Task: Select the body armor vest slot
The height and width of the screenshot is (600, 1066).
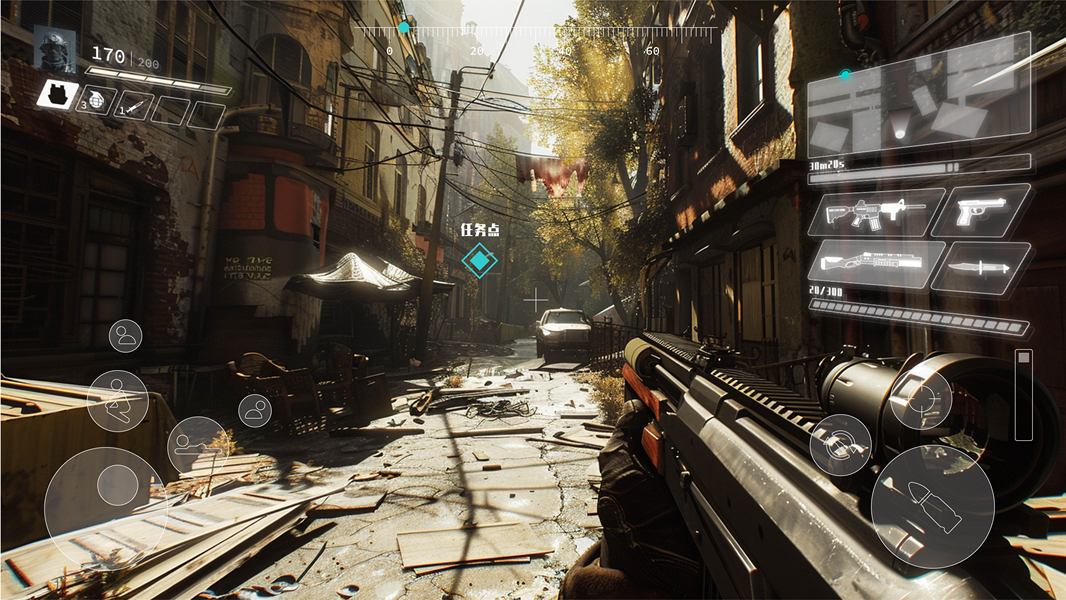Action: [58, 95]
